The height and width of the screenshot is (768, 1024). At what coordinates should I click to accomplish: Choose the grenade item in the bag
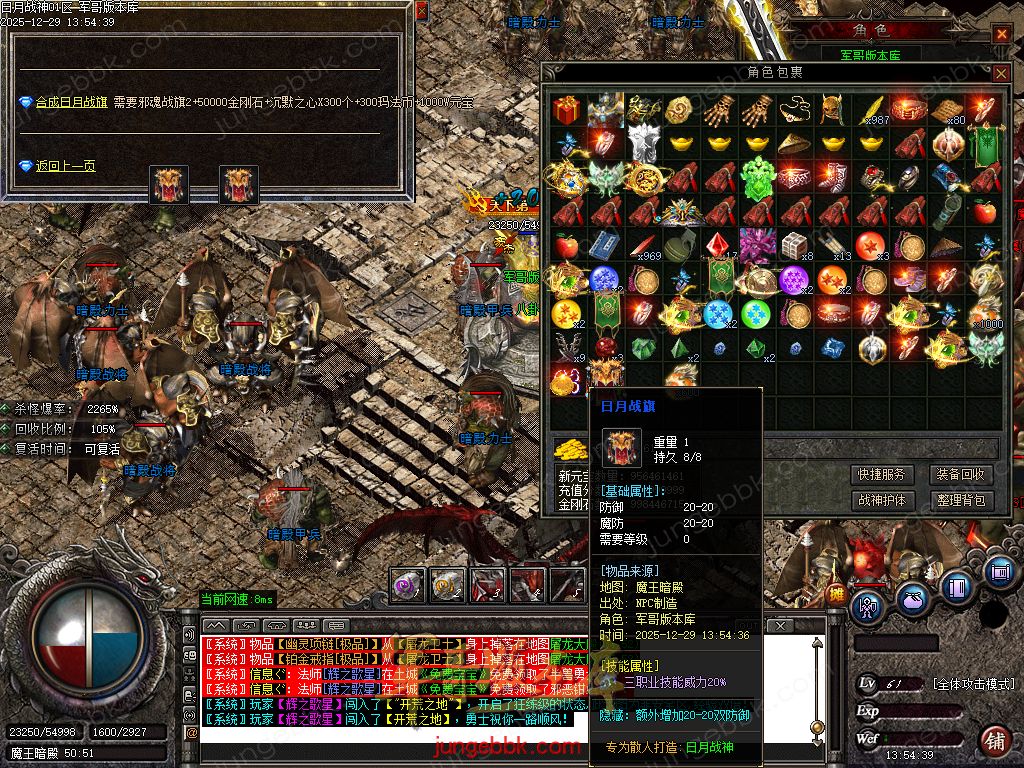(x=681, y=246)
